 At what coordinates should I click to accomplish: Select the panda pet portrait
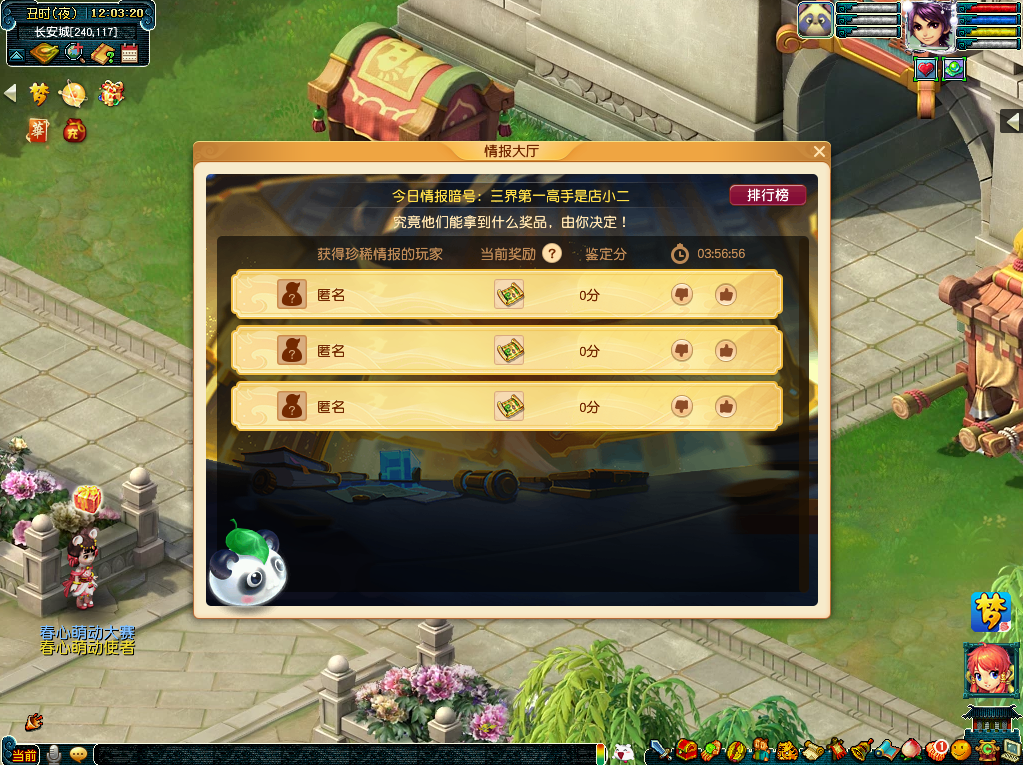(x=815, y=20)
